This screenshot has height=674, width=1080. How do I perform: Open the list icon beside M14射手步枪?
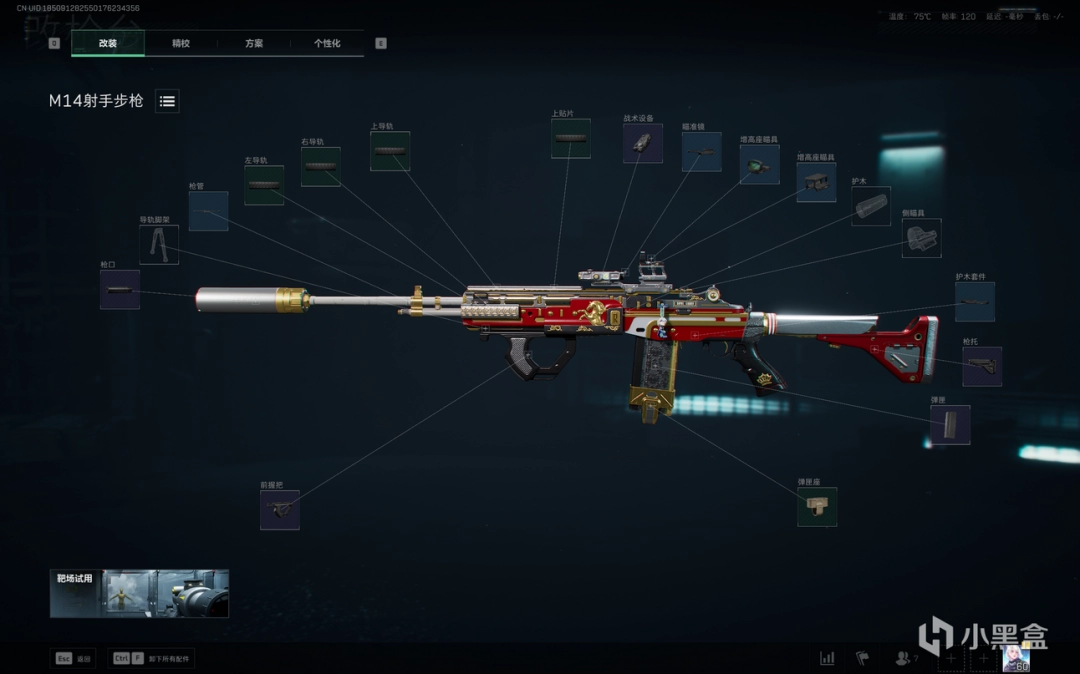167,101
